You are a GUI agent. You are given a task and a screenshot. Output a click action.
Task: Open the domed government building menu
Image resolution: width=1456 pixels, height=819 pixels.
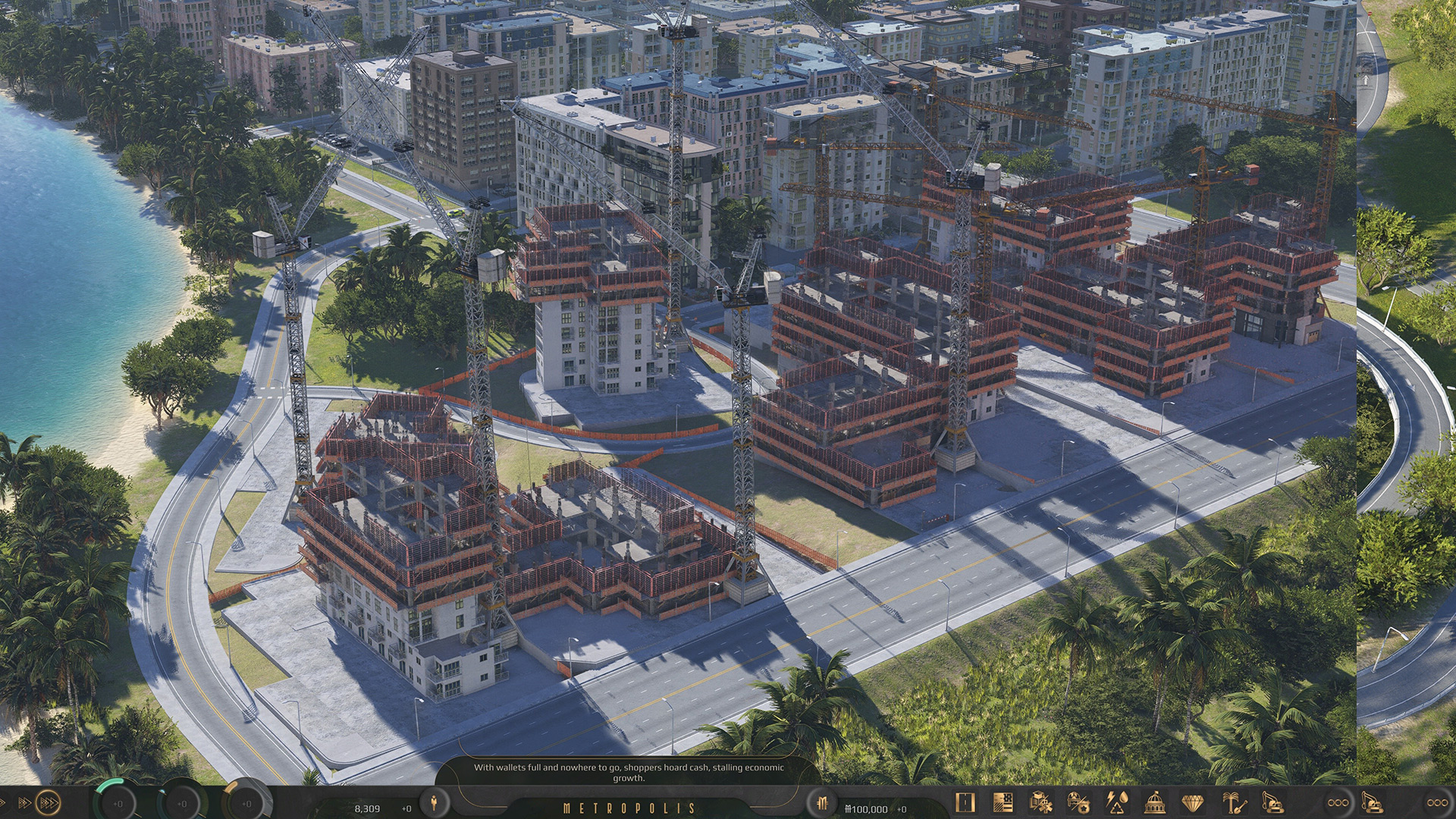point(1154,802)
